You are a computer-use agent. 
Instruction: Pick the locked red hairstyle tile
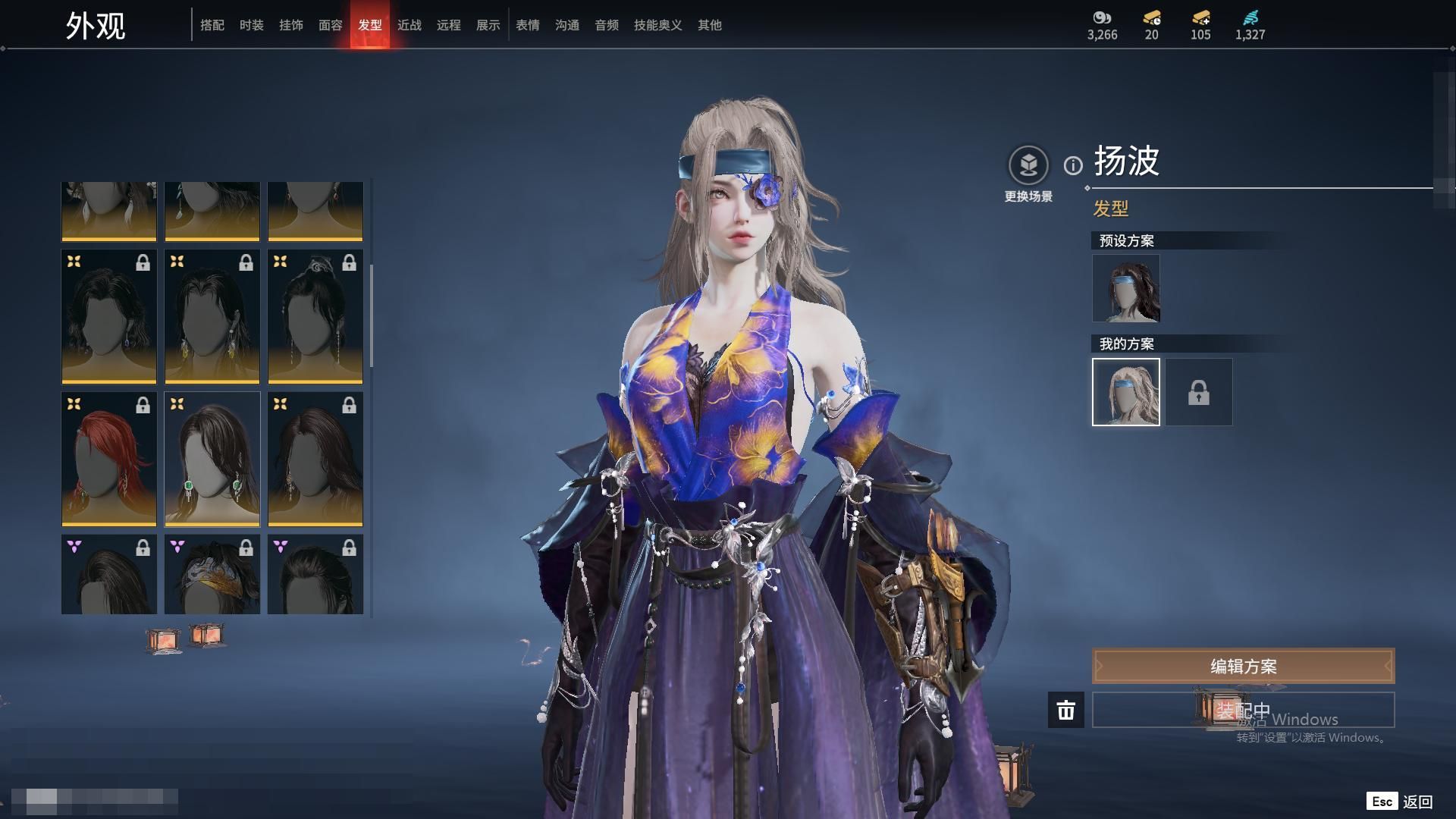(x=109, y=459)
